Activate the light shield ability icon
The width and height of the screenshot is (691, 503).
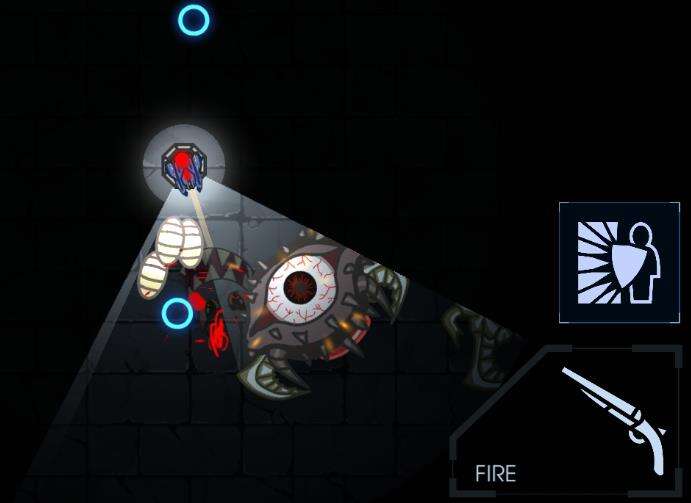click(x=605, y=262)
